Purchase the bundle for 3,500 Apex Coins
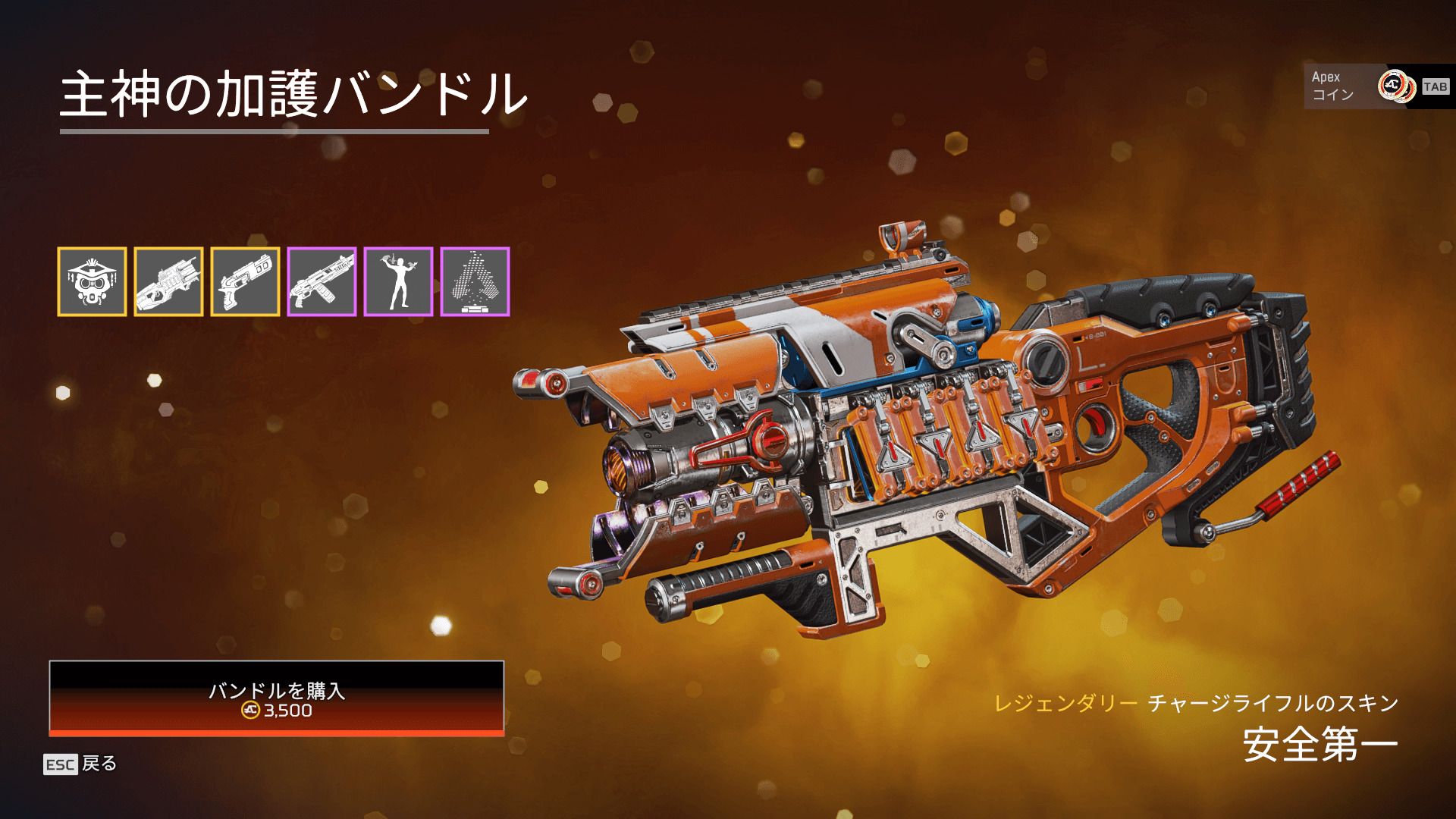This screenshot has height=819, width=1456. click(x=276, y=698)
